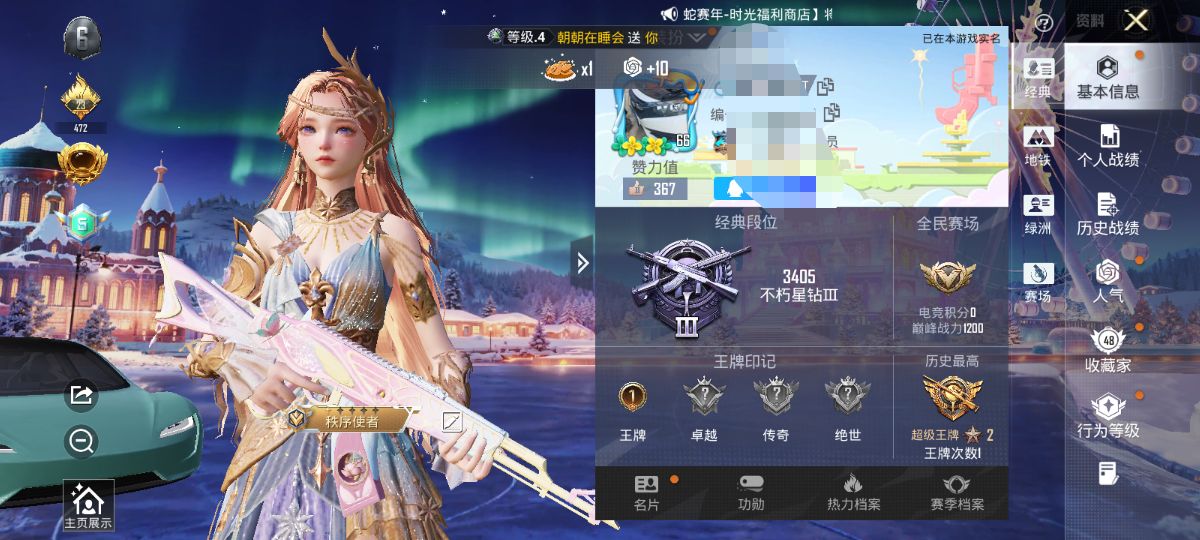1200x540 pixels.
Task: Edit the 秩序使者 title
Action: (x=452, y=421)
